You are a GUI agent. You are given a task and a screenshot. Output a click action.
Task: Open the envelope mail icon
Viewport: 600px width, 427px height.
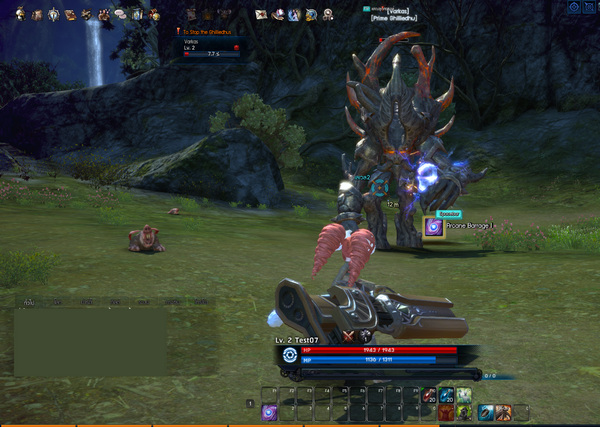point(261,15)
